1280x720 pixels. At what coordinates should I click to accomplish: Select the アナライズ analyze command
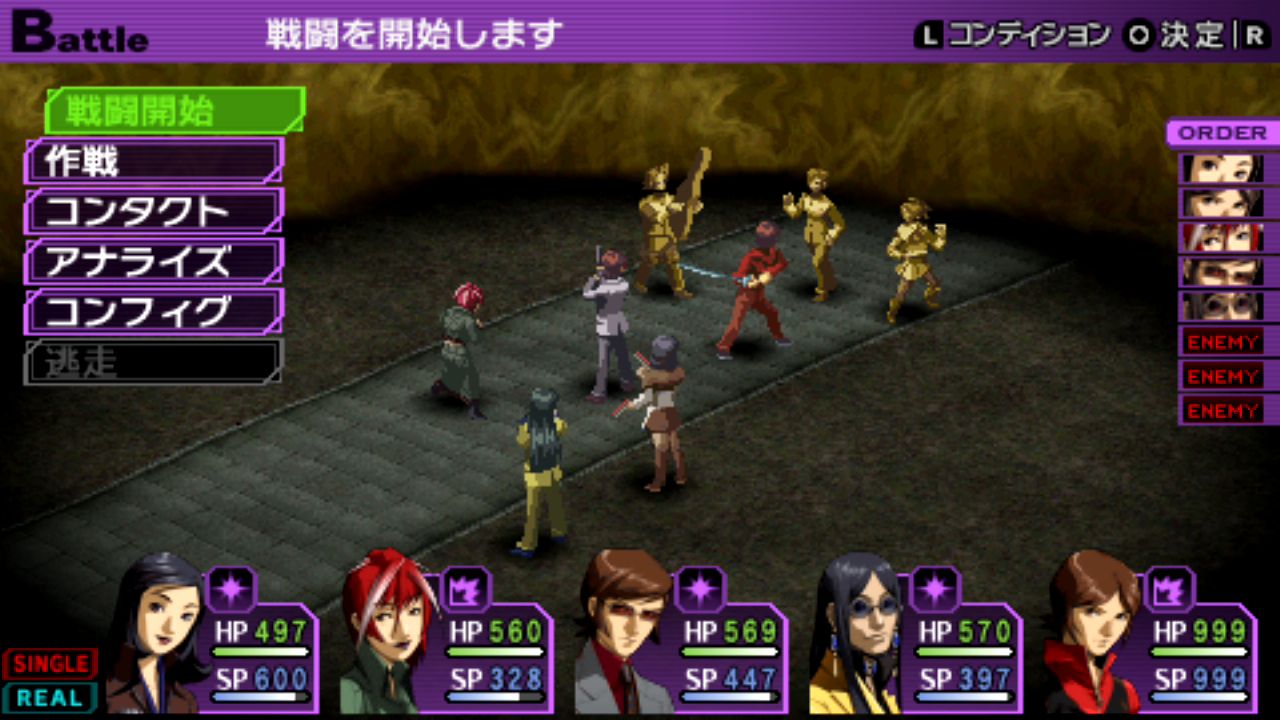point(155,261)
